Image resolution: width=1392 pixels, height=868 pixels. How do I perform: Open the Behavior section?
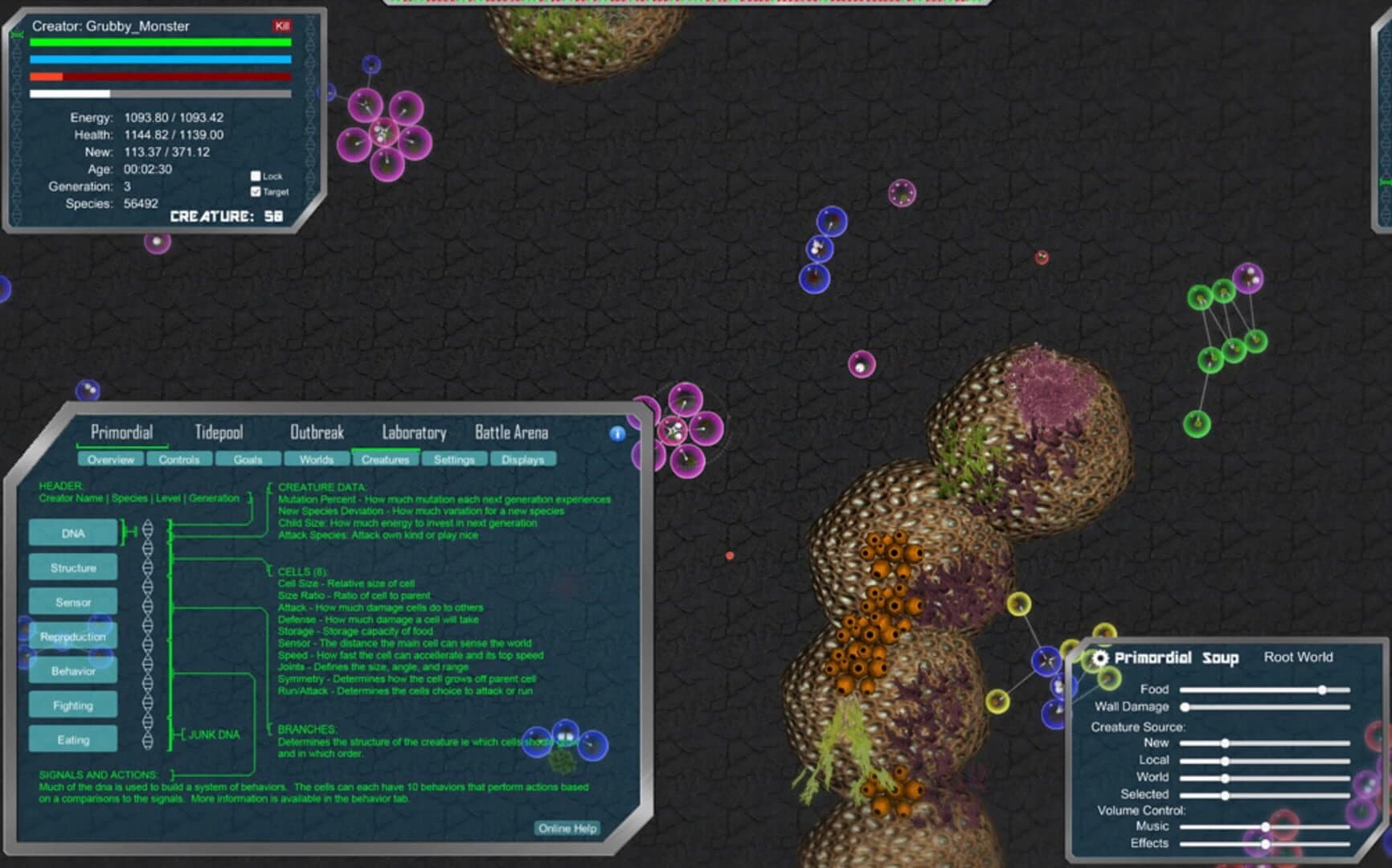coord(73,670)
